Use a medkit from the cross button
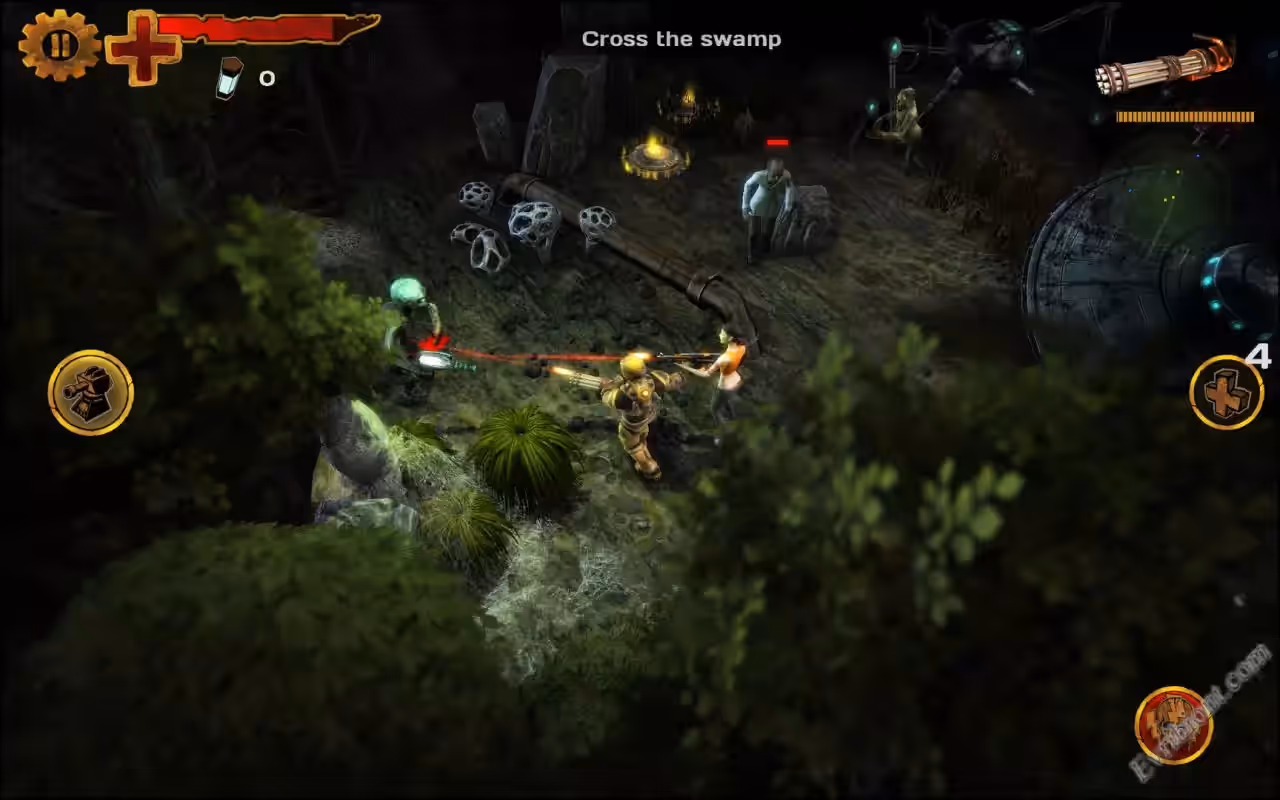This screenshot has height=800, width=1280. [1226, 392]
